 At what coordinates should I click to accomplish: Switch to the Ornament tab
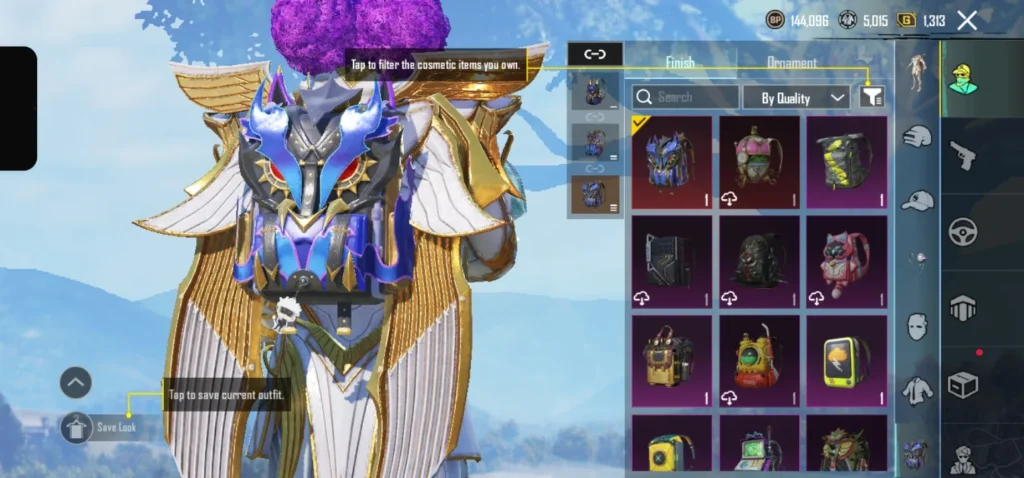coord(791,62)
